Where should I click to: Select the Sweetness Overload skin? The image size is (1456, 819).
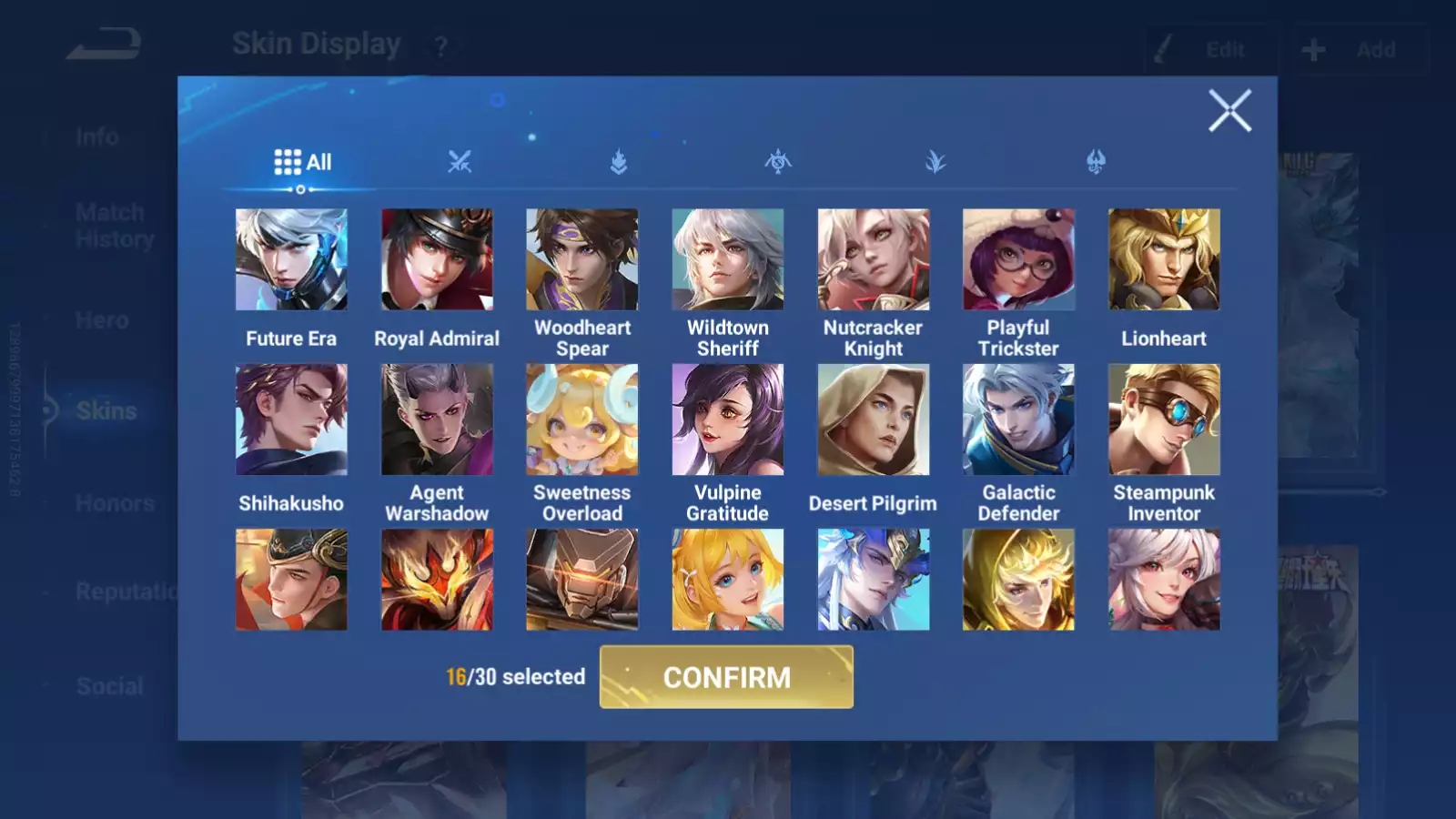pos(582,420)
